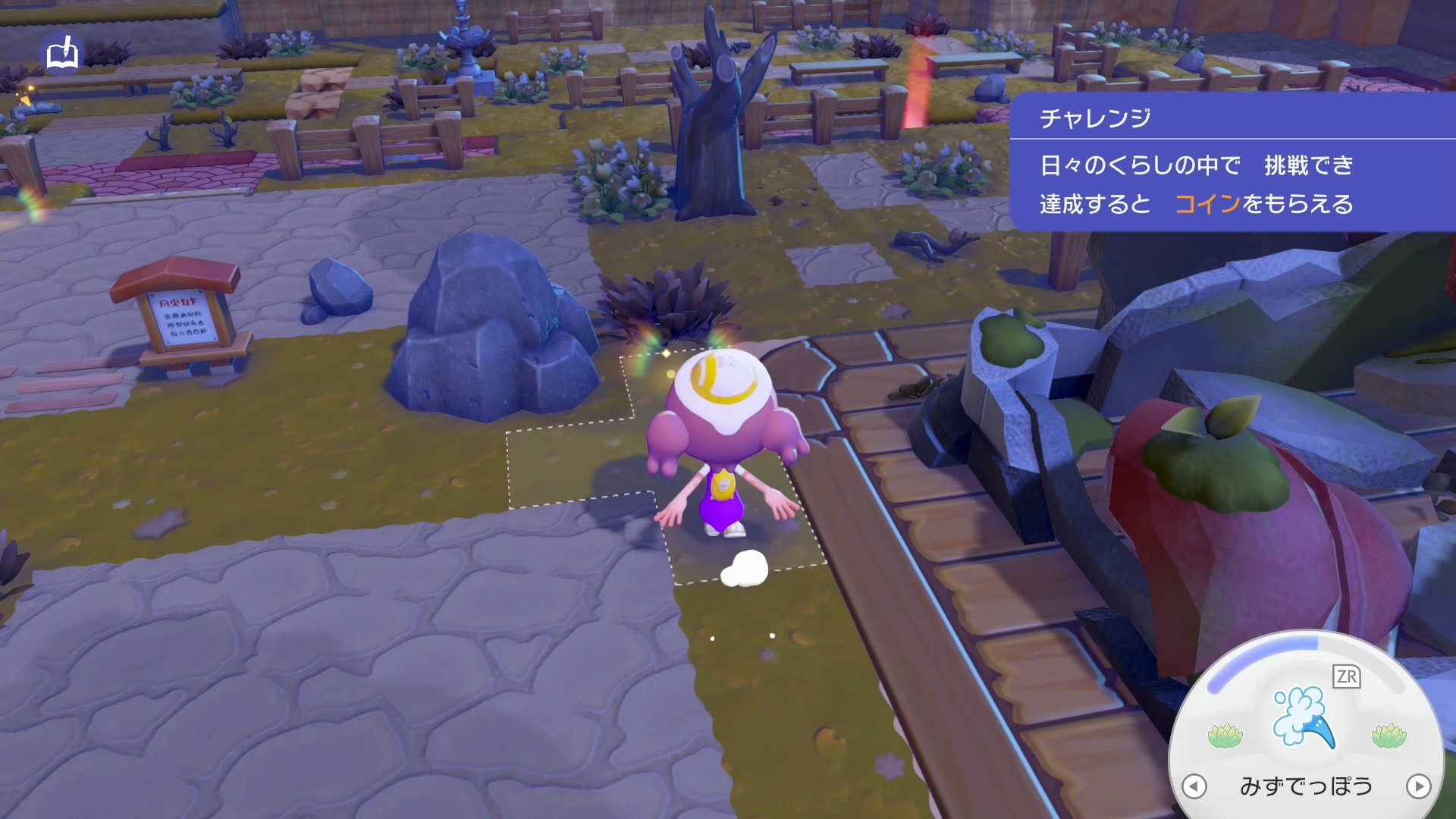Switch to the next ability with right arrow
1456x819 pixels.
pos(1418,786)
